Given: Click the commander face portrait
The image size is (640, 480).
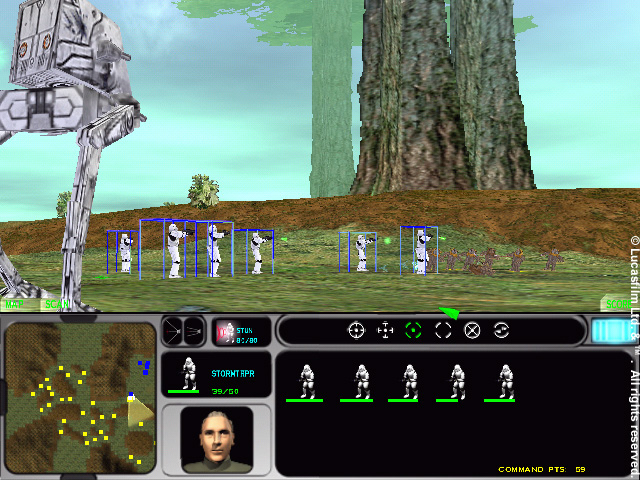Looking at the screenshot, I should tap(217, 438).
